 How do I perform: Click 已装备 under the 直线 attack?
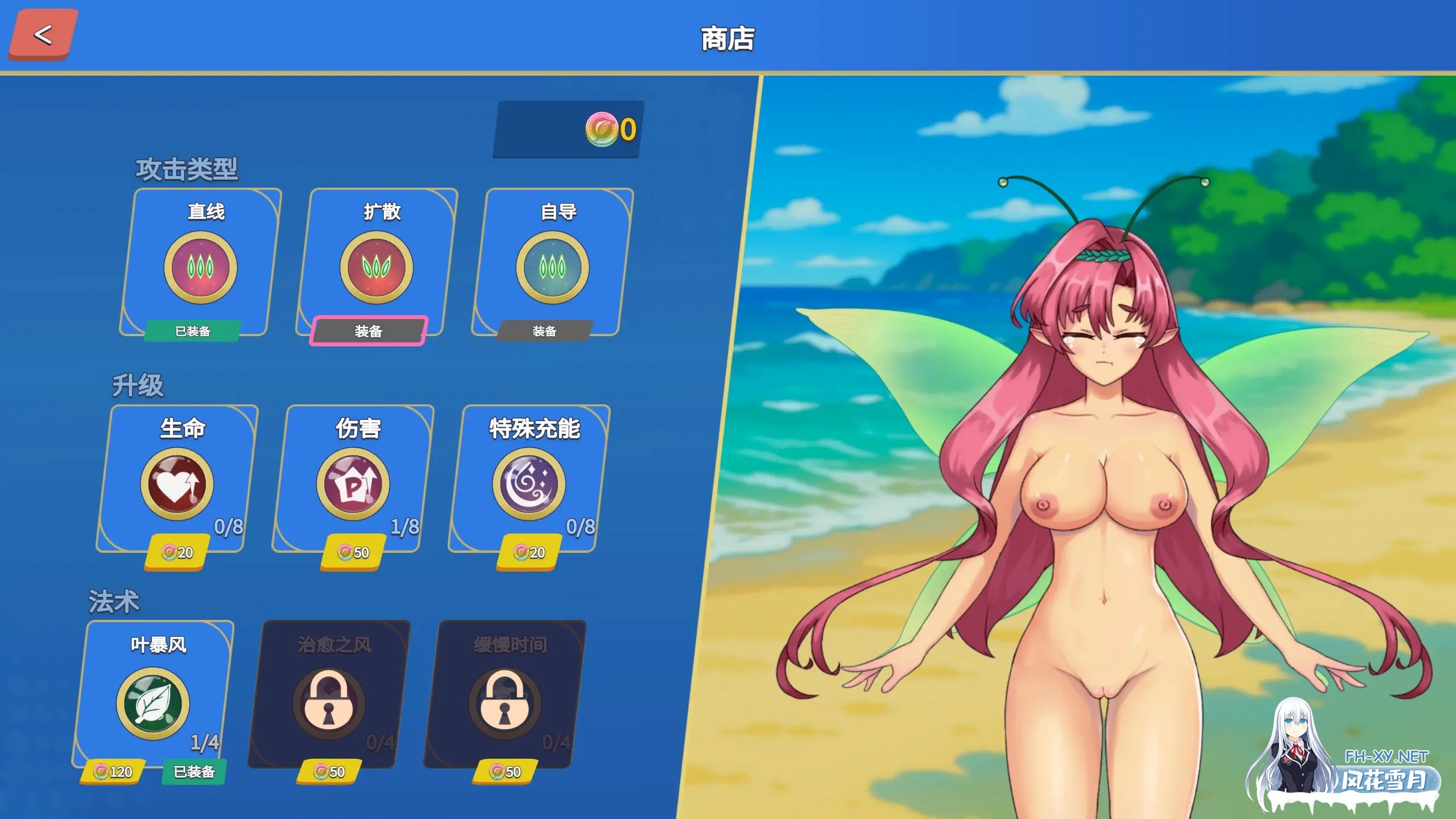click(192, 332)
